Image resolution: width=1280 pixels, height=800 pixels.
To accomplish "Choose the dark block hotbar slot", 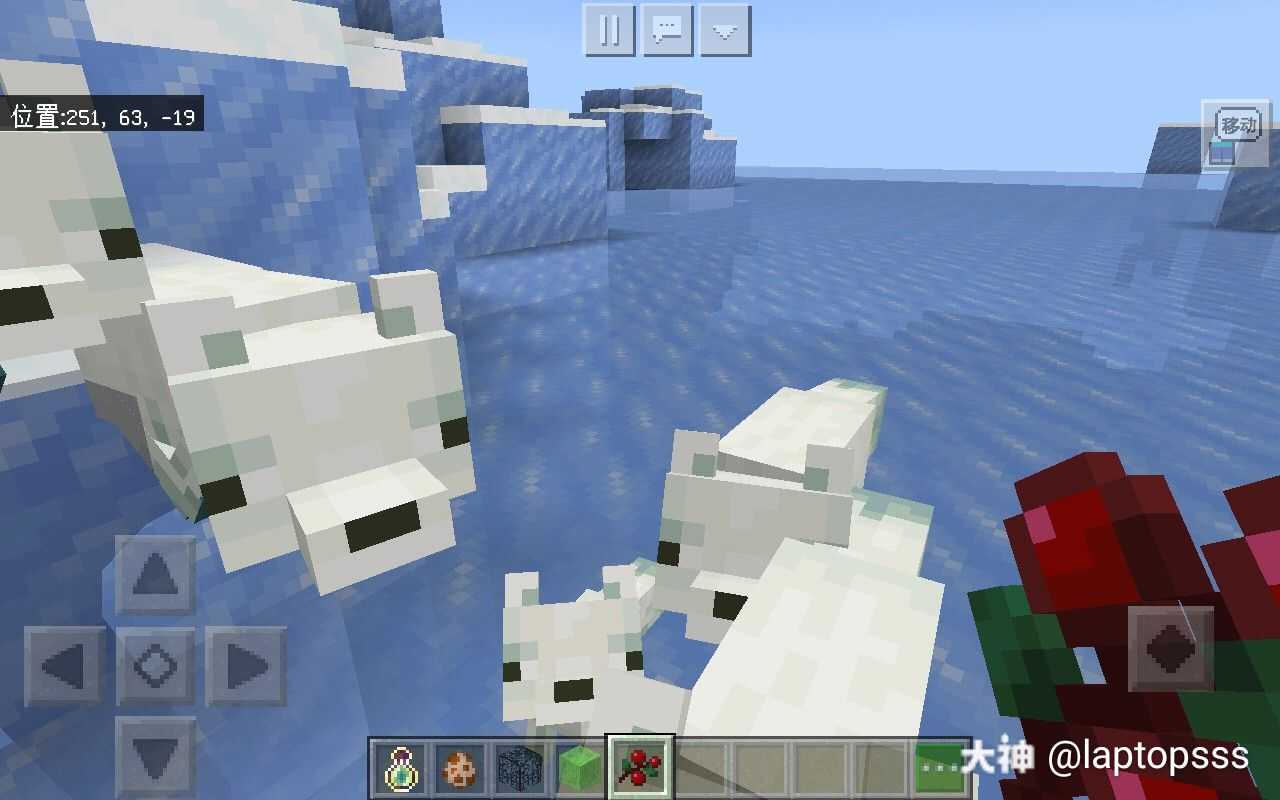I will tap(520, 769).
